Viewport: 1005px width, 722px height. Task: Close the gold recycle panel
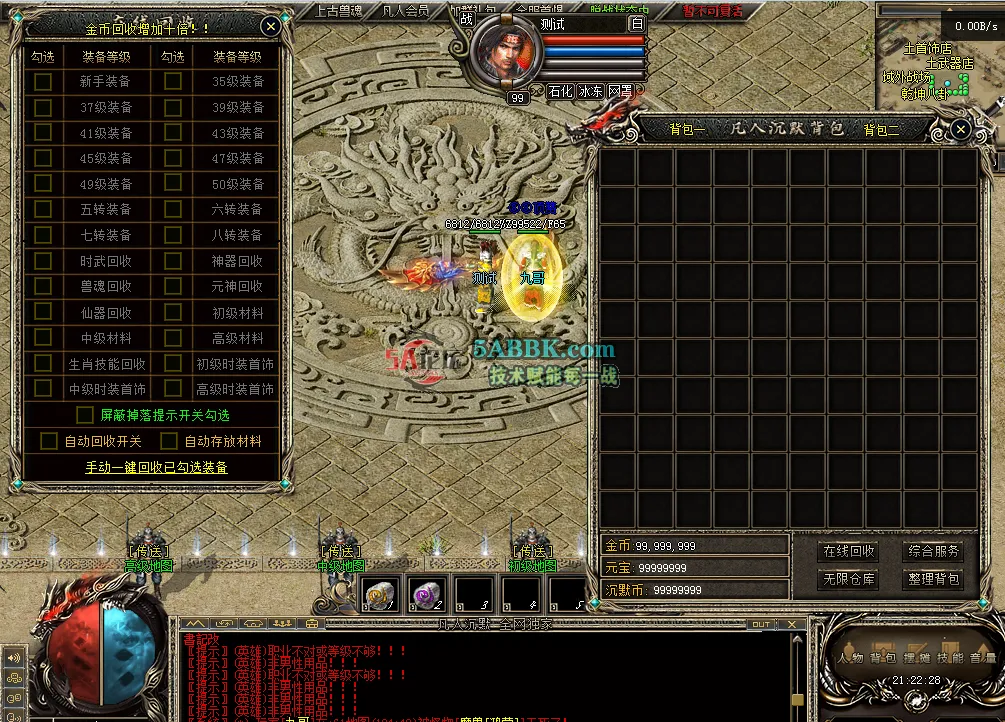(x=270, y=27)
